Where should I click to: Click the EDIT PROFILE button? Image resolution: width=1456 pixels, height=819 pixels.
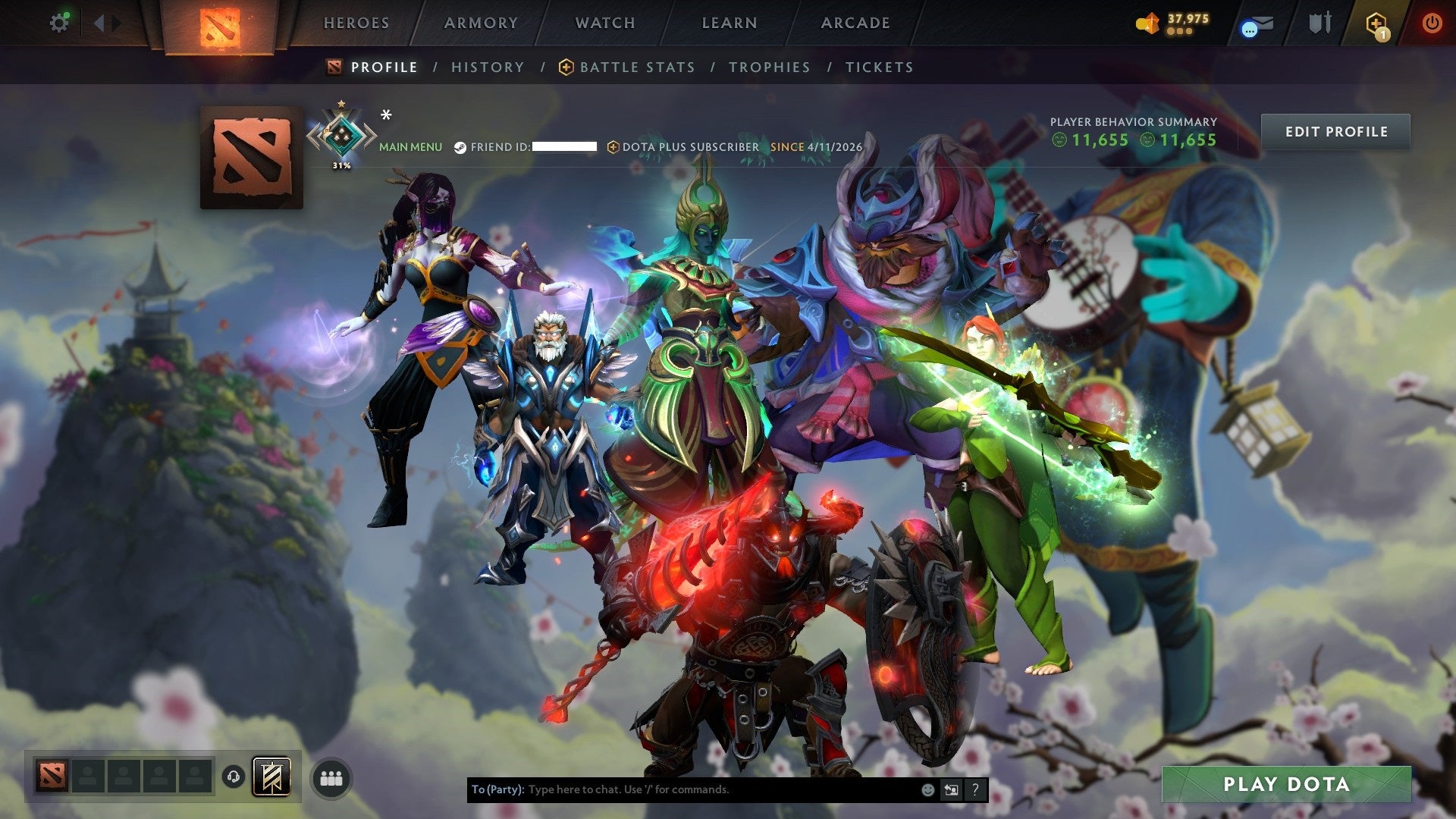[x=1335, y=131]
